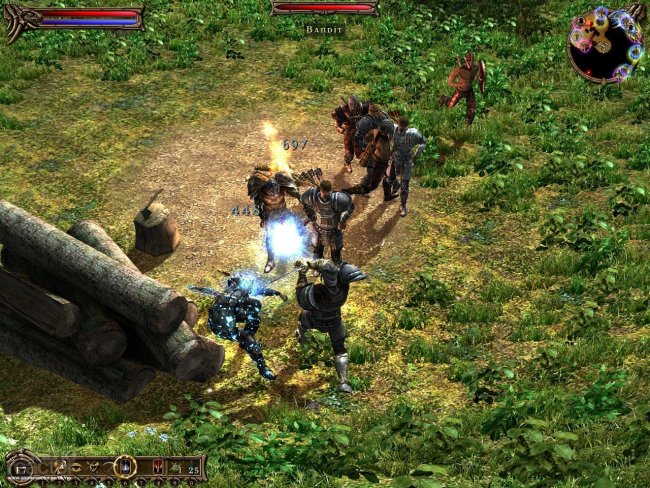650x488 pixels.
Task: Activate the gold-ringed selected skill slot
Action: 125,466
